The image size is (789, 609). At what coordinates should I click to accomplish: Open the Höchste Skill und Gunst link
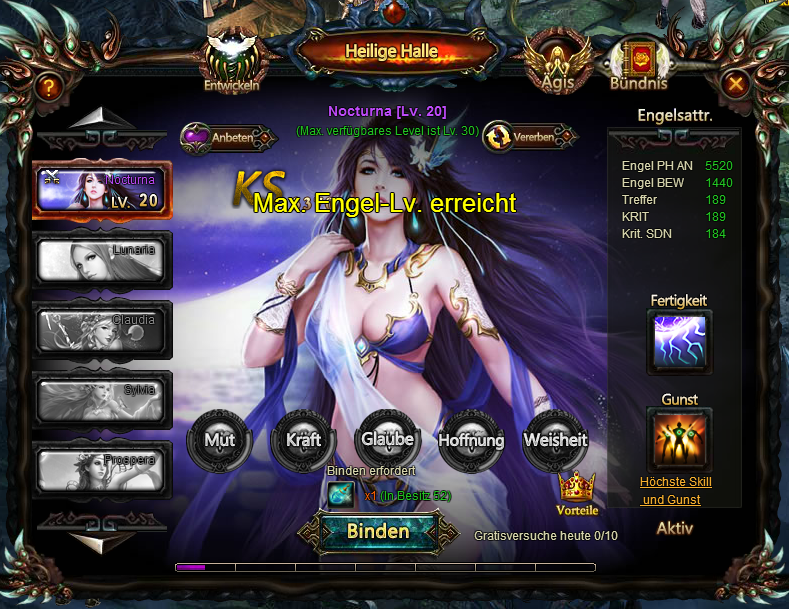pos(676,491)
